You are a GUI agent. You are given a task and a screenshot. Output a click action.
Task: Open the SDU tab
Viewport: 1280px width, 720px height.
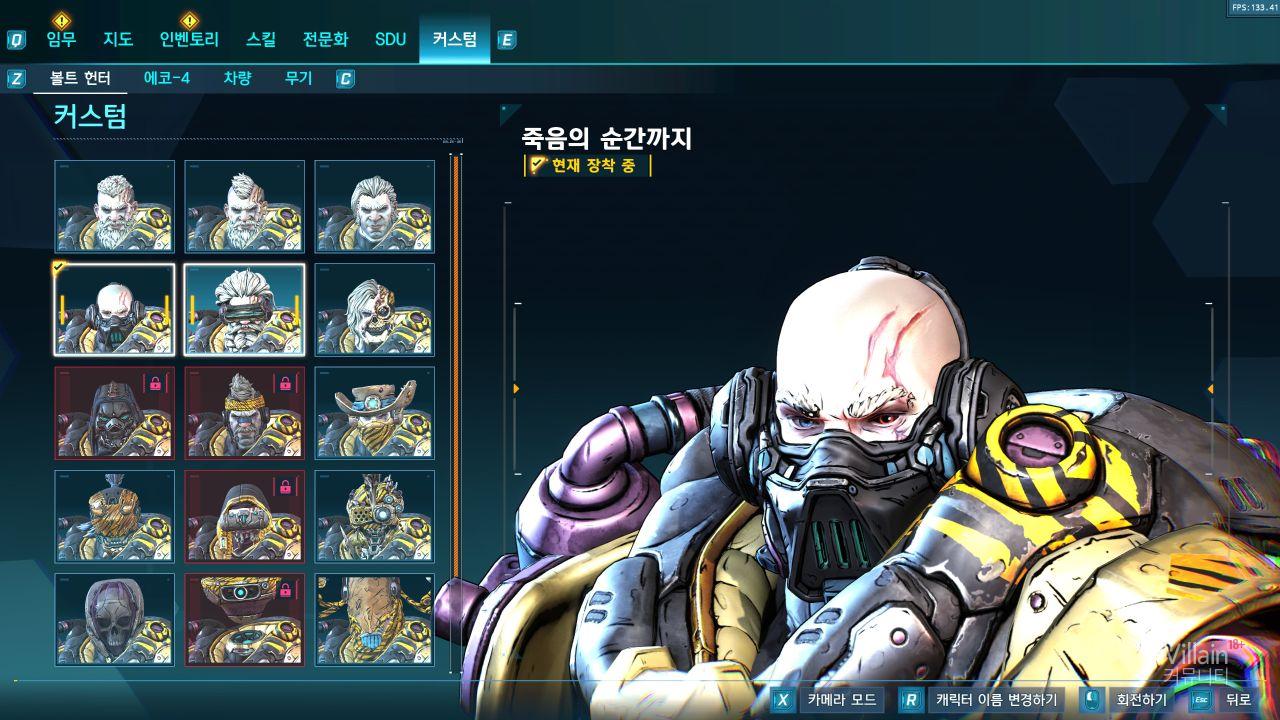click(x=391, y=40)
